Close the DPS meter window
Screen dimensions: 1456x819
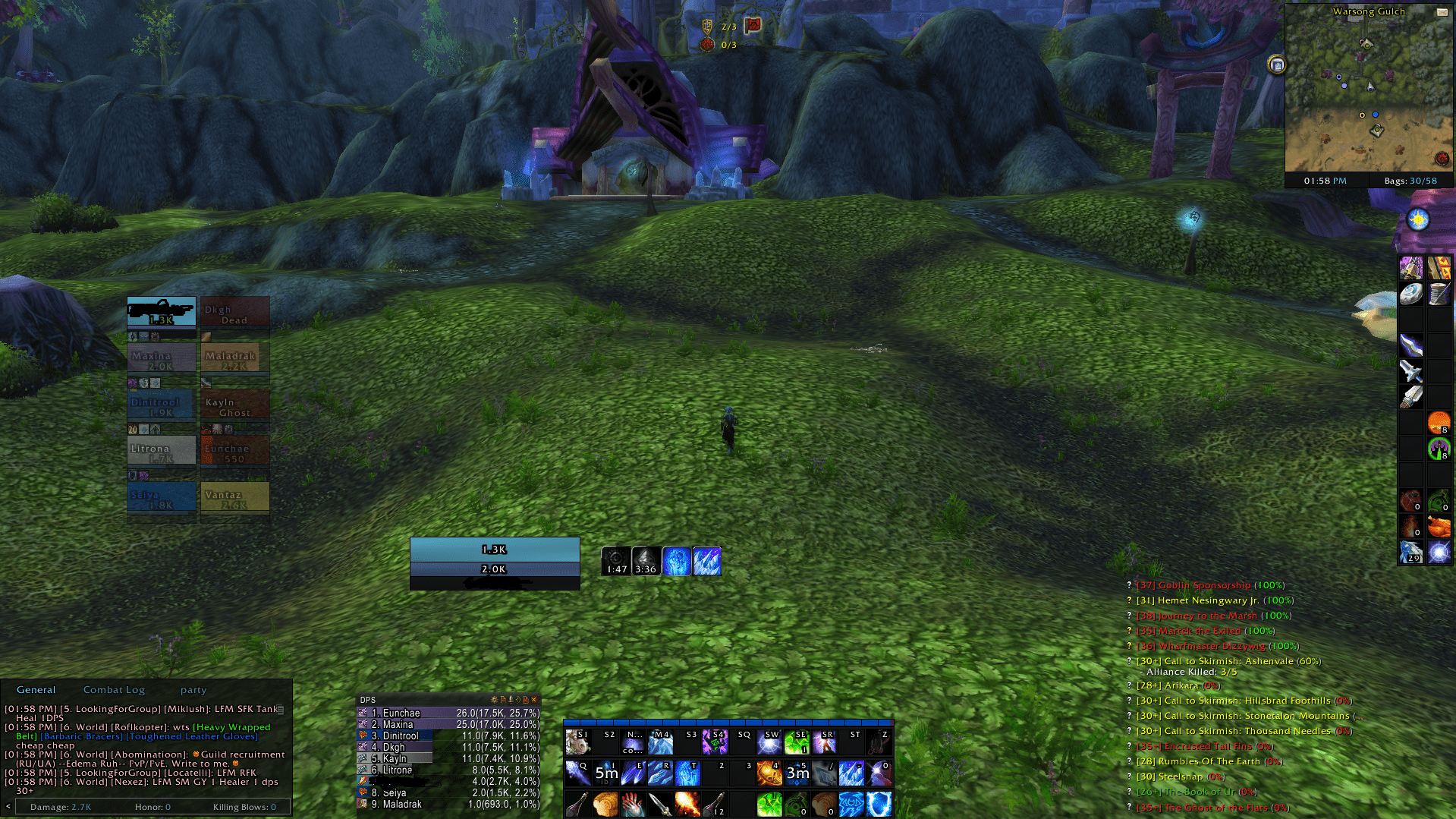pyautogui.click(x=534, y=700)
